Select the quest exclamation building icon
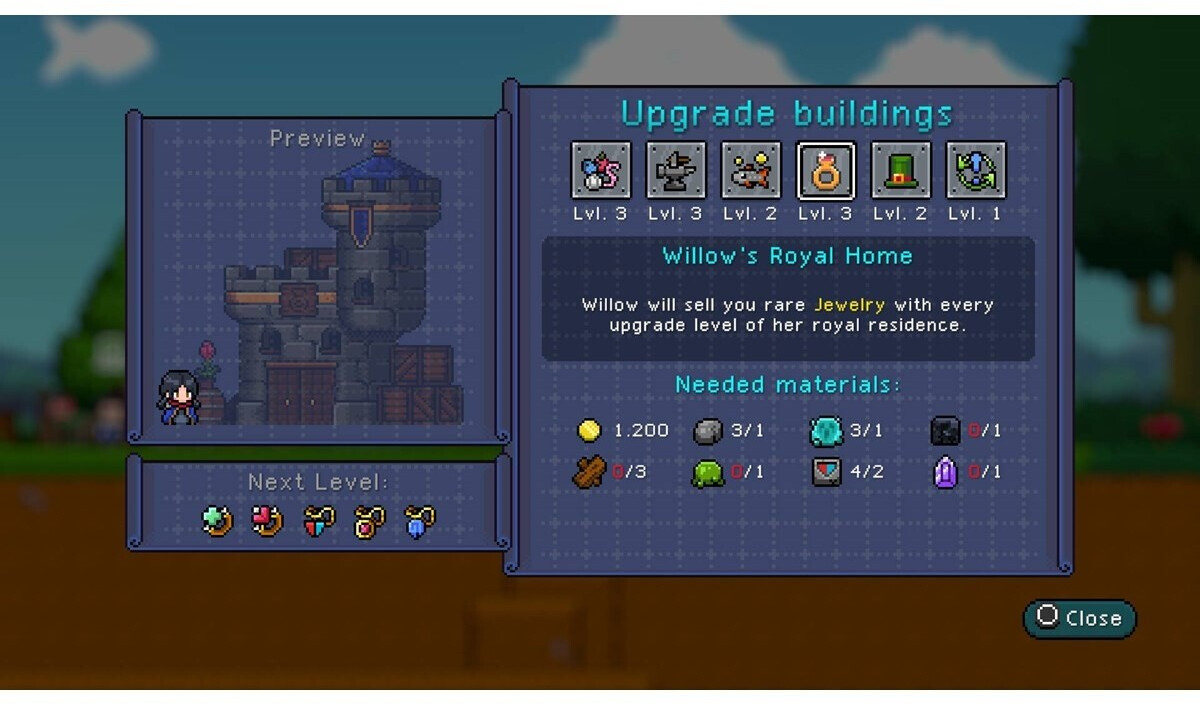Screen dimensions: 1200x705 [976, 171]
